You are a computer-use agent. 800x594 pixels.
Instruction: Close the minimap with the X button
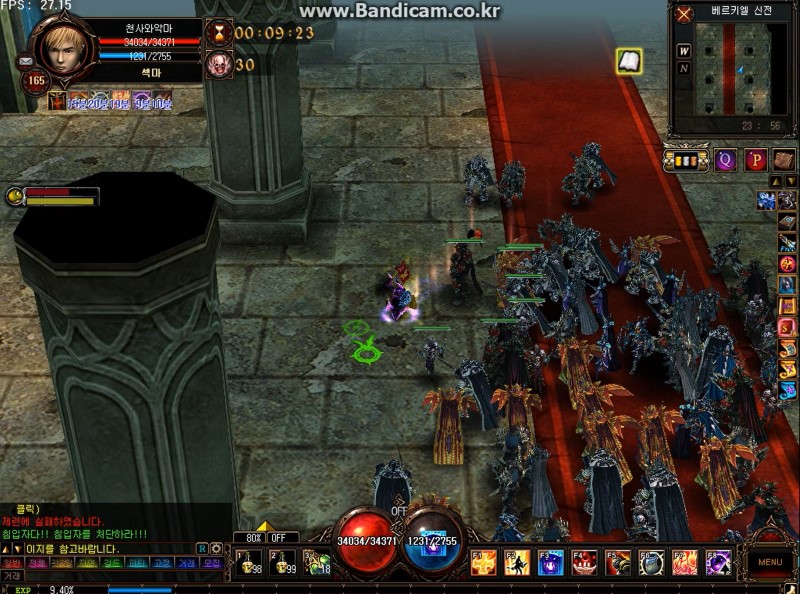coord(684,14)
